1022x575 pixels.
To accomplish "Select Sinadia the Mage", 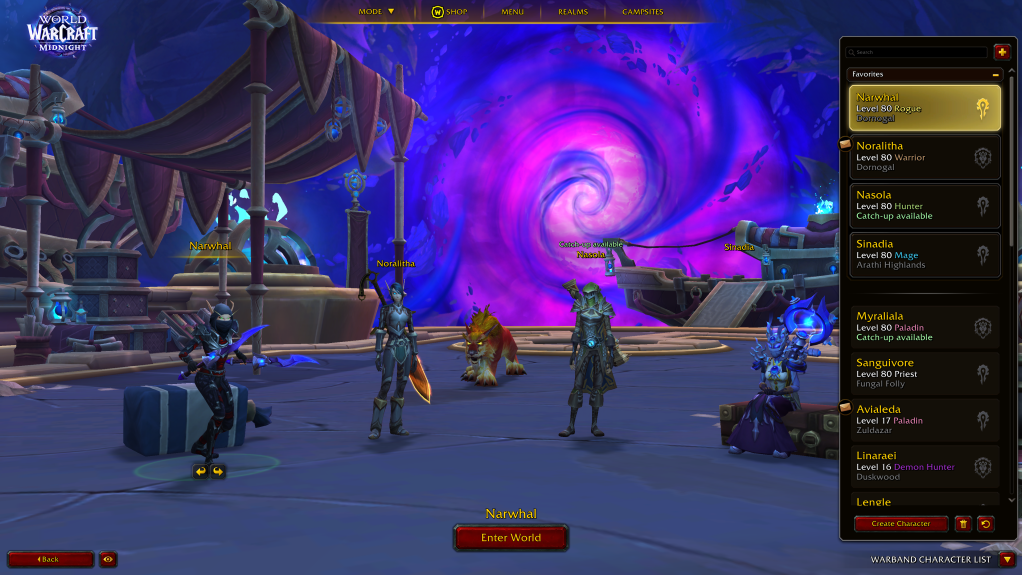I will [924, 255].
